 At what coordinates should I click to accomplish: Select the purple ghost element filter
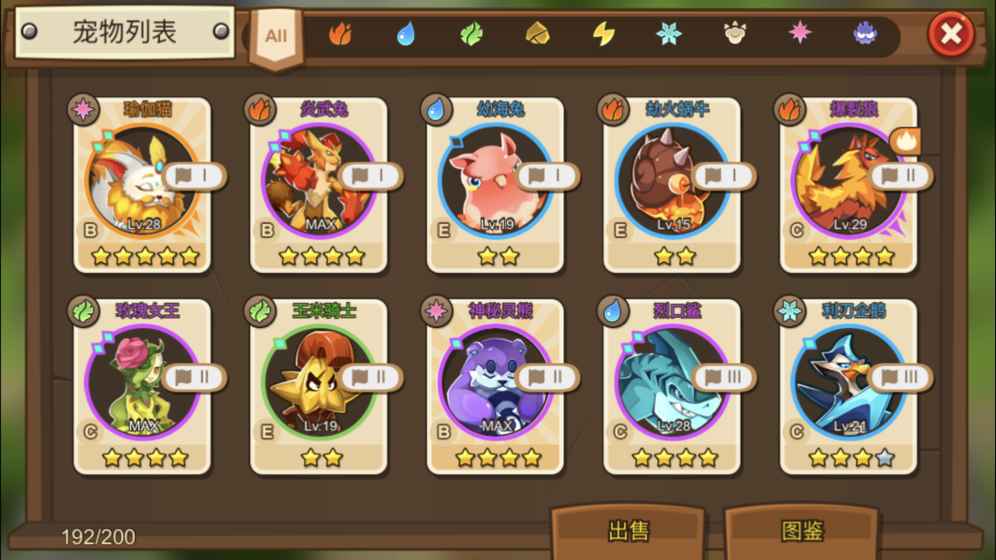(865, 35)
